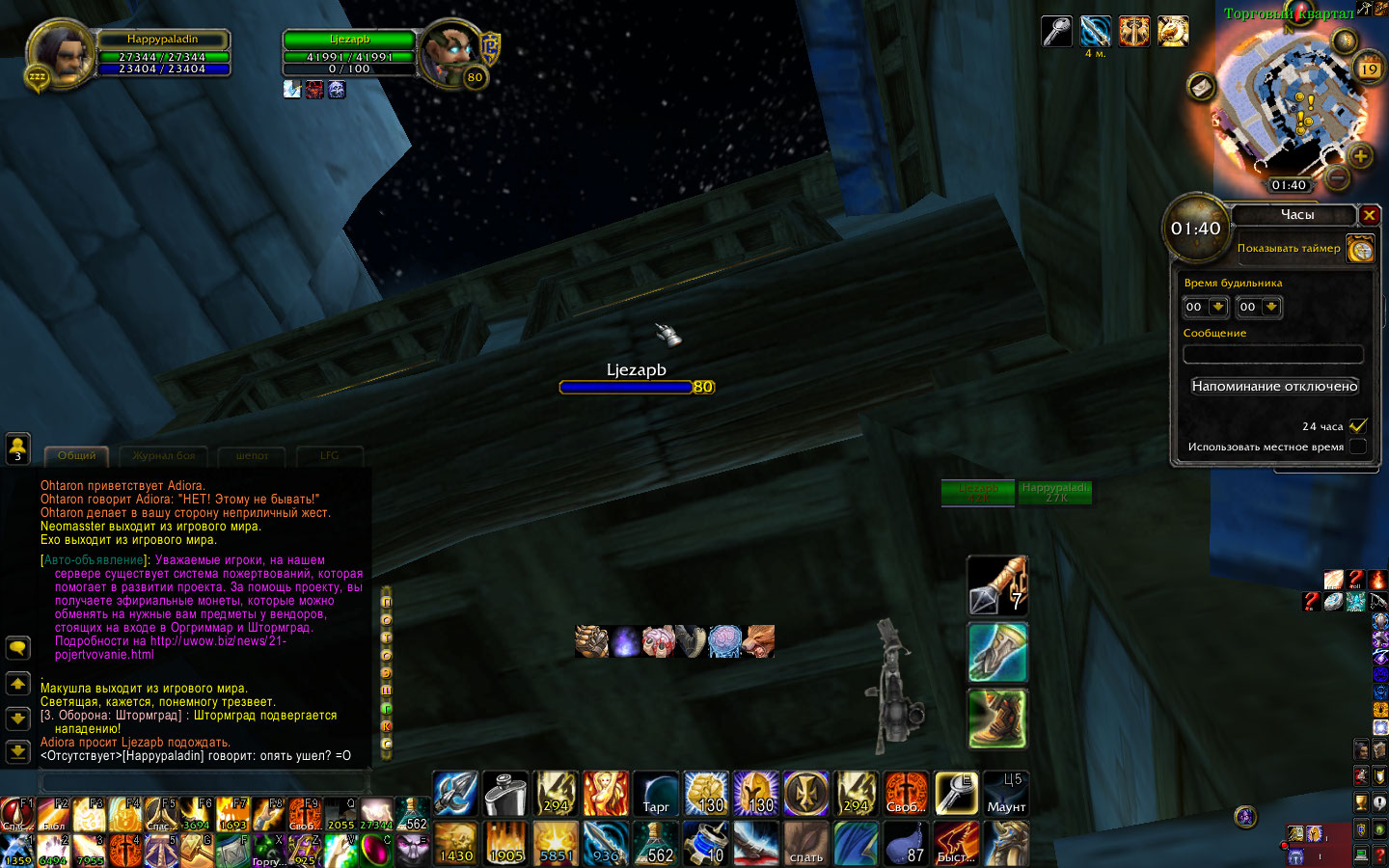Toggle the 24 часа checkbox
The image size is (1389, 868).
[x=1358, y=425]
